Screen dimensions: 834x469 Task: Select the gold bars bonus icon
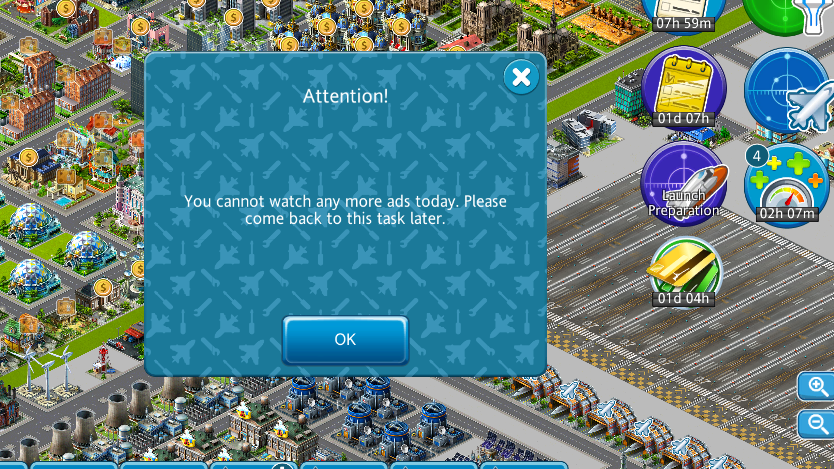684,269
